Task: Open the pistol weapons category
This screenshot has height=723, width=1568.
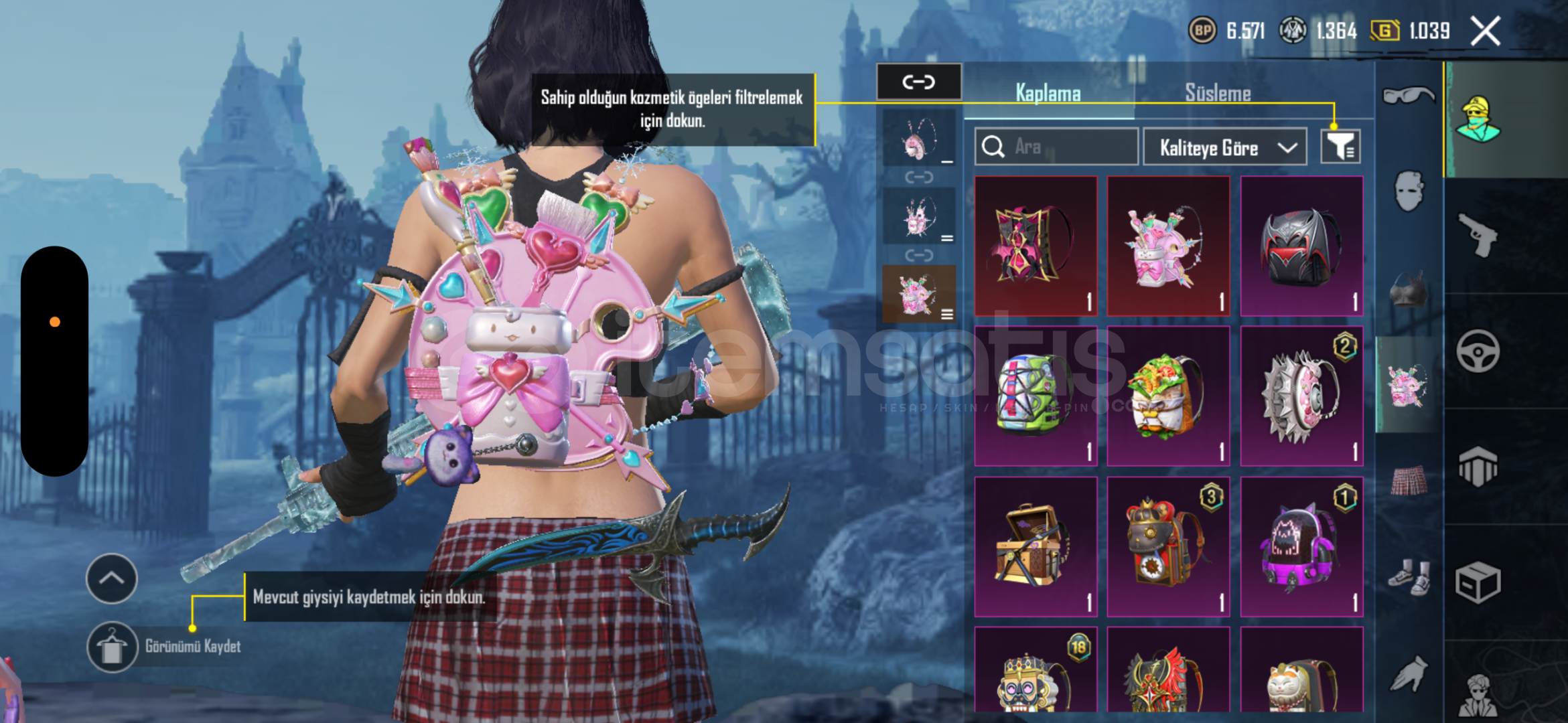Action: tap(1479, 235)
